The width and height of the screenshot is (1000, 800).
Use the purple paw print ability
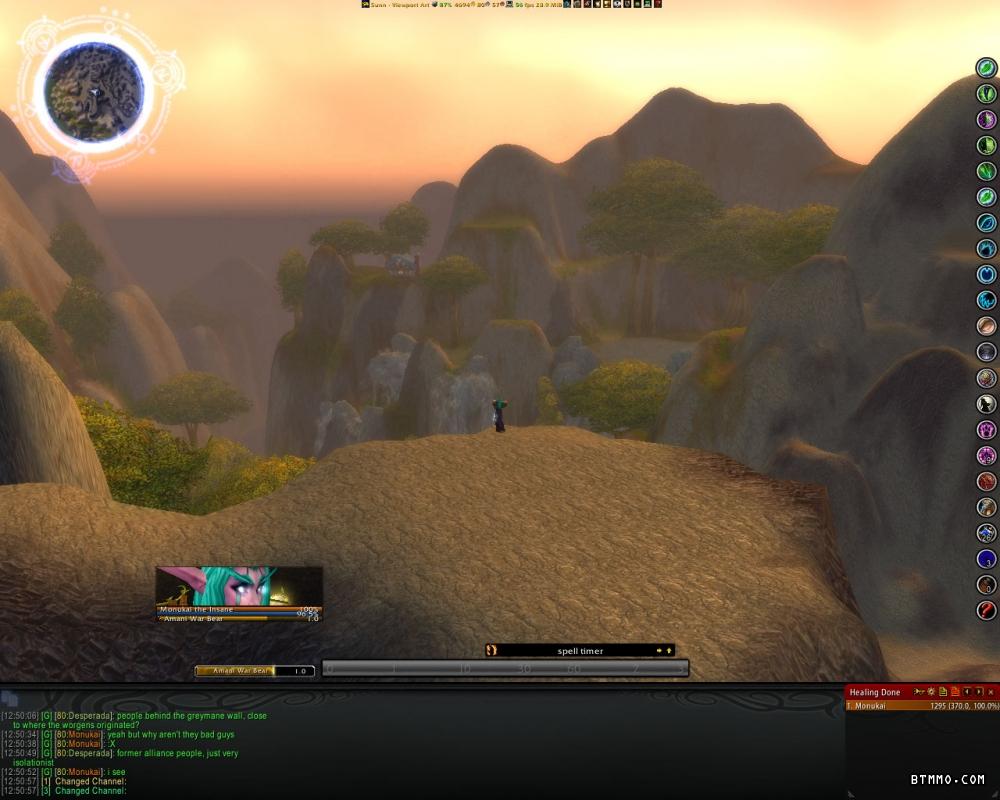pos(987,430)
